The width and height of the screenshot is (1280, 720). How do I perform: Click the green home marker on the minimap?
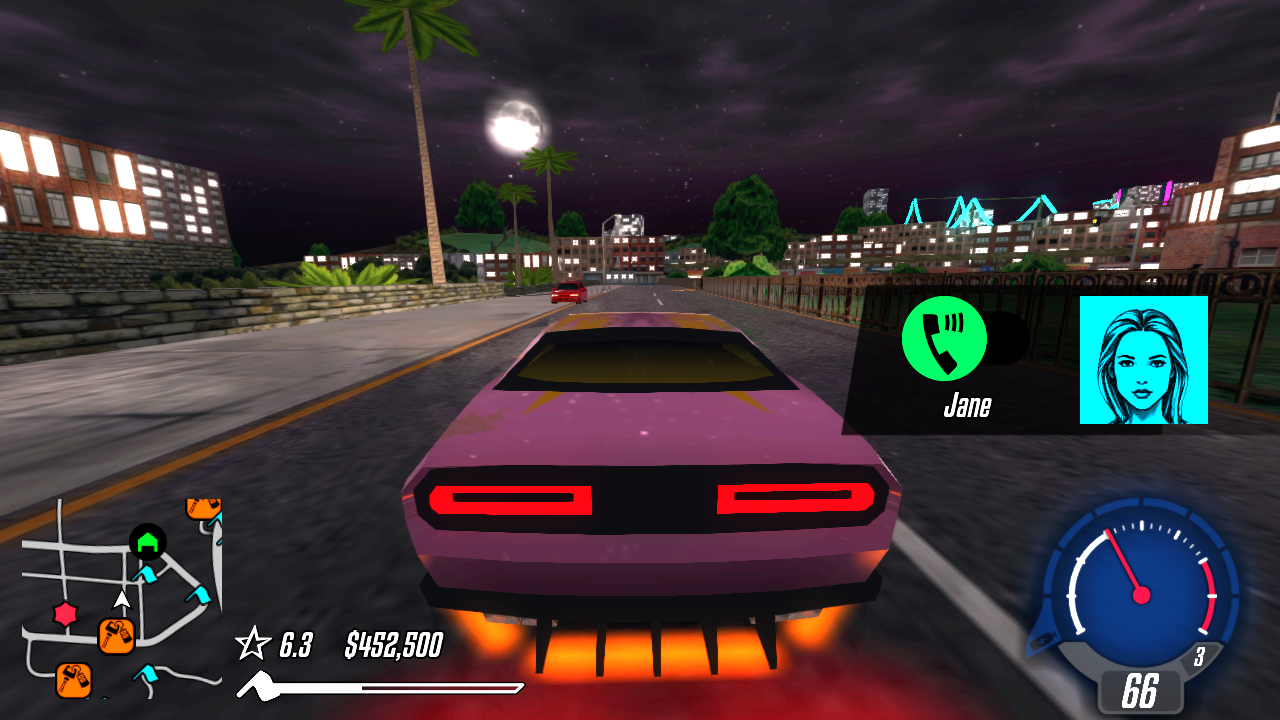pyautogui.click(x=148, y=542)
